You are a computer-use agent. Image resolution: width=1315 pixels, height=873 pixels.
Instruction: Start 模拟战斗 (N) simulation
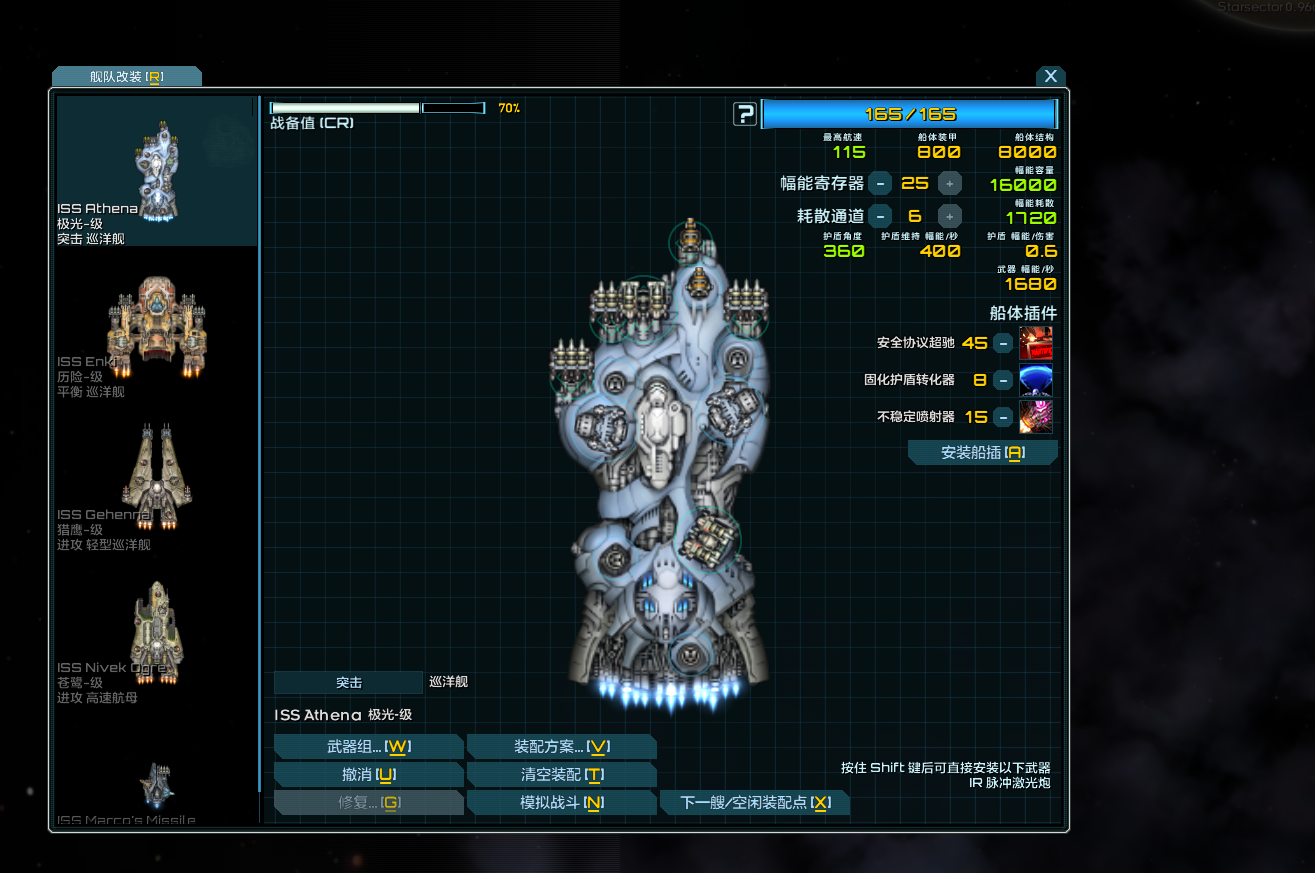point(561,802)
